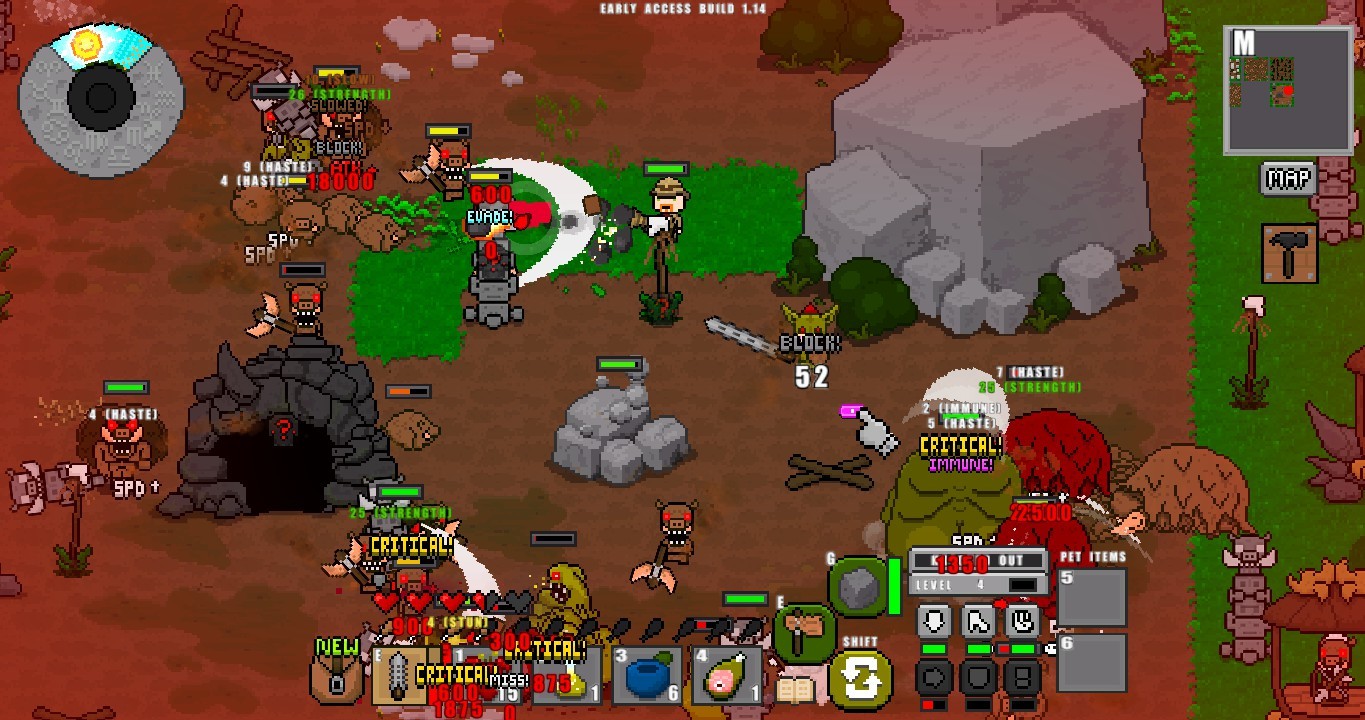
Task: Toggle the pet follow command arrow
Action: (932, 620)
